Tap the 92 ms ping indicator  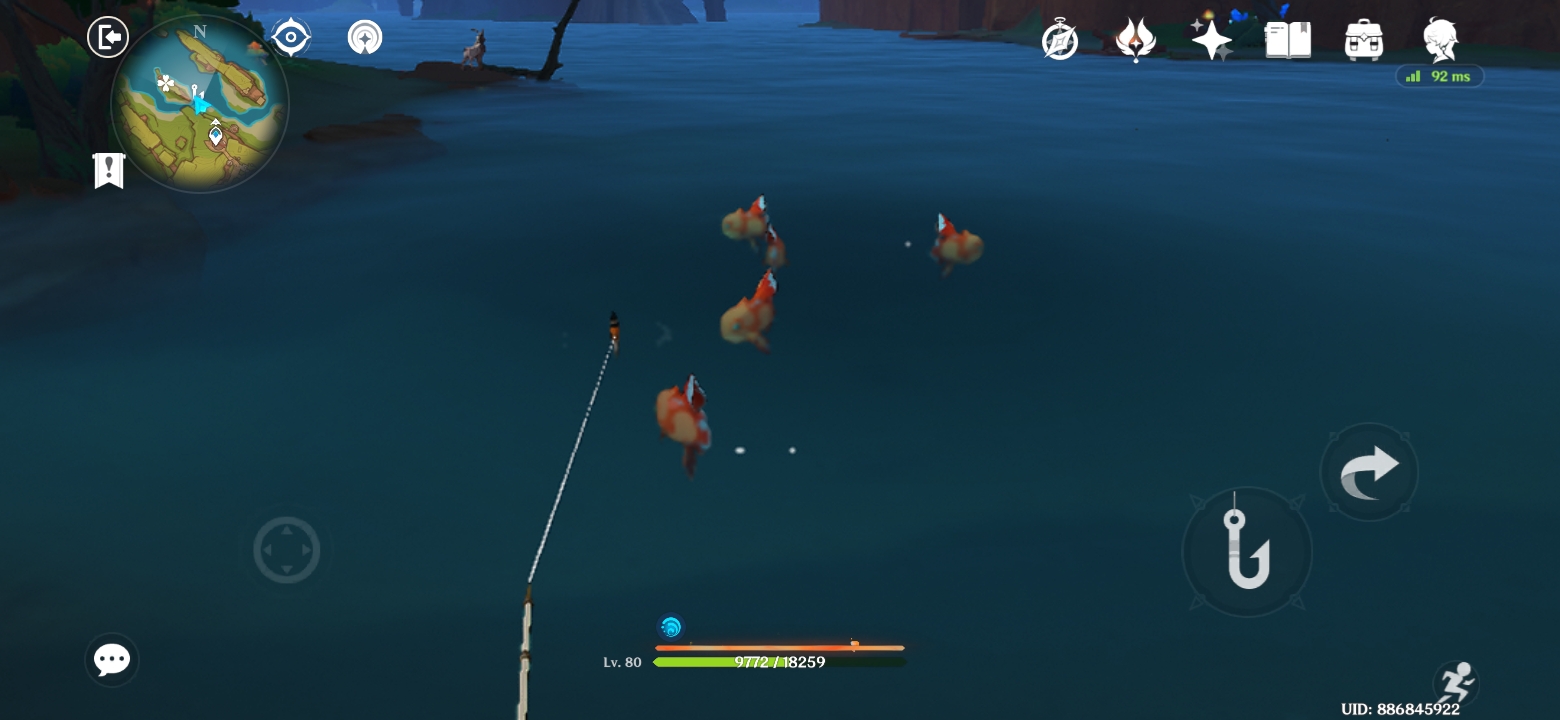click(1440, 76)
